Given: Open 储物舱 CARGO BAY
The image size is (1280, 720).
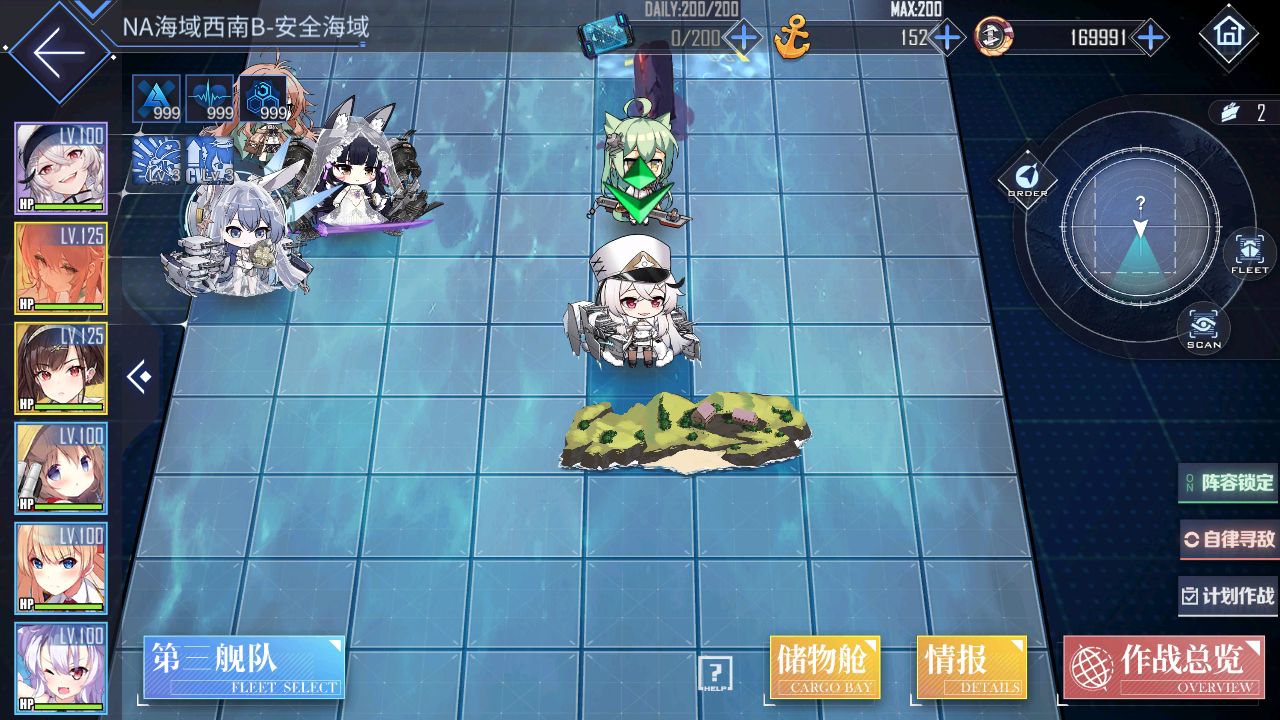Looking at the screenshot, I should click(x=825, y=667).
